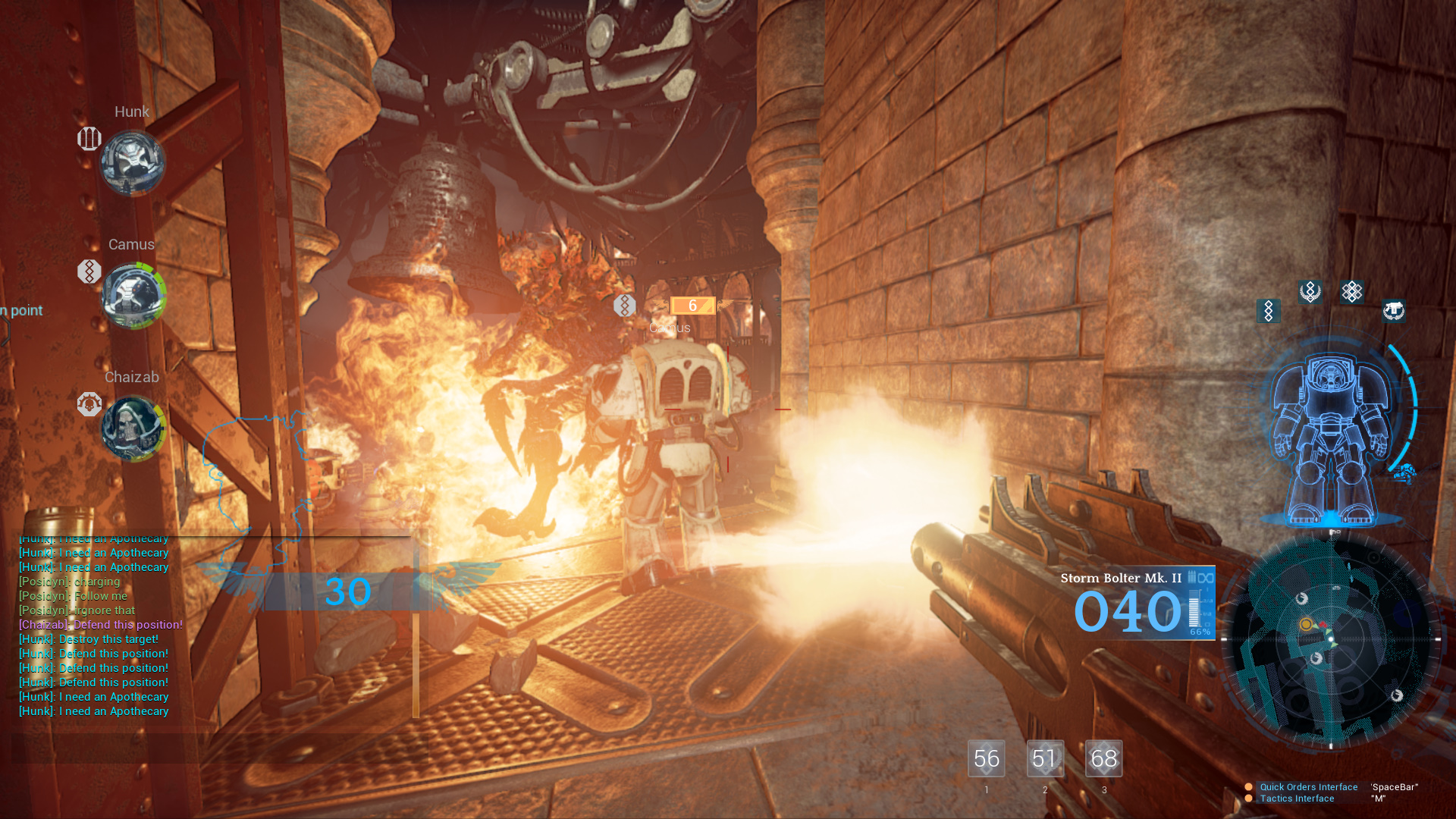Click the Storm Bolter Mk. II weapon panel
The image size is (1456, 819).
click(x=1137, y=604)
